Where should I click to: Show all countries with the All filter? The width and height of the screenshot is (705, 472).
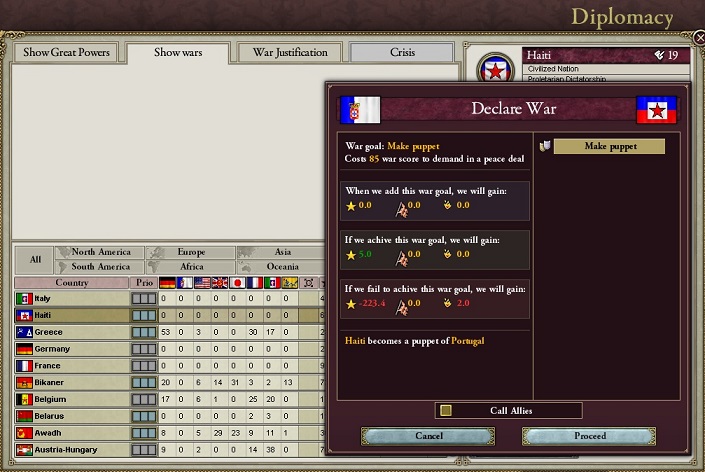[x=35, y=260]
